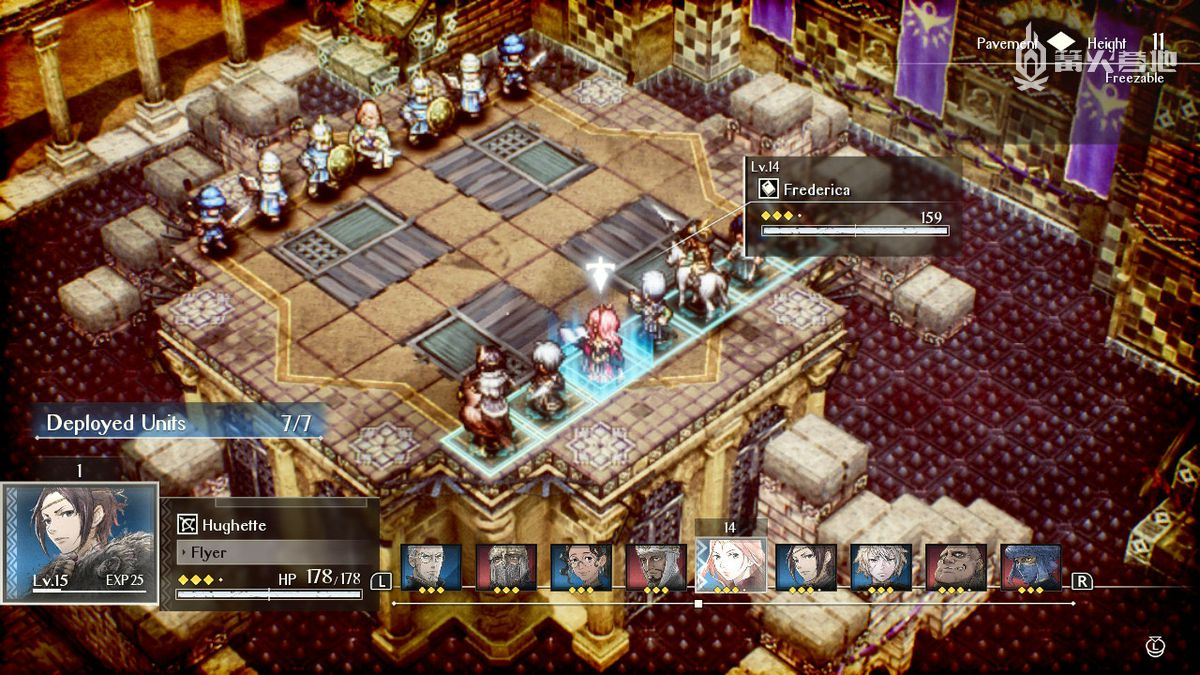The width and height of the screenshot is (1200, 675).
Task: Select the bald heavyset man portrait
Action: coord(956,567)
